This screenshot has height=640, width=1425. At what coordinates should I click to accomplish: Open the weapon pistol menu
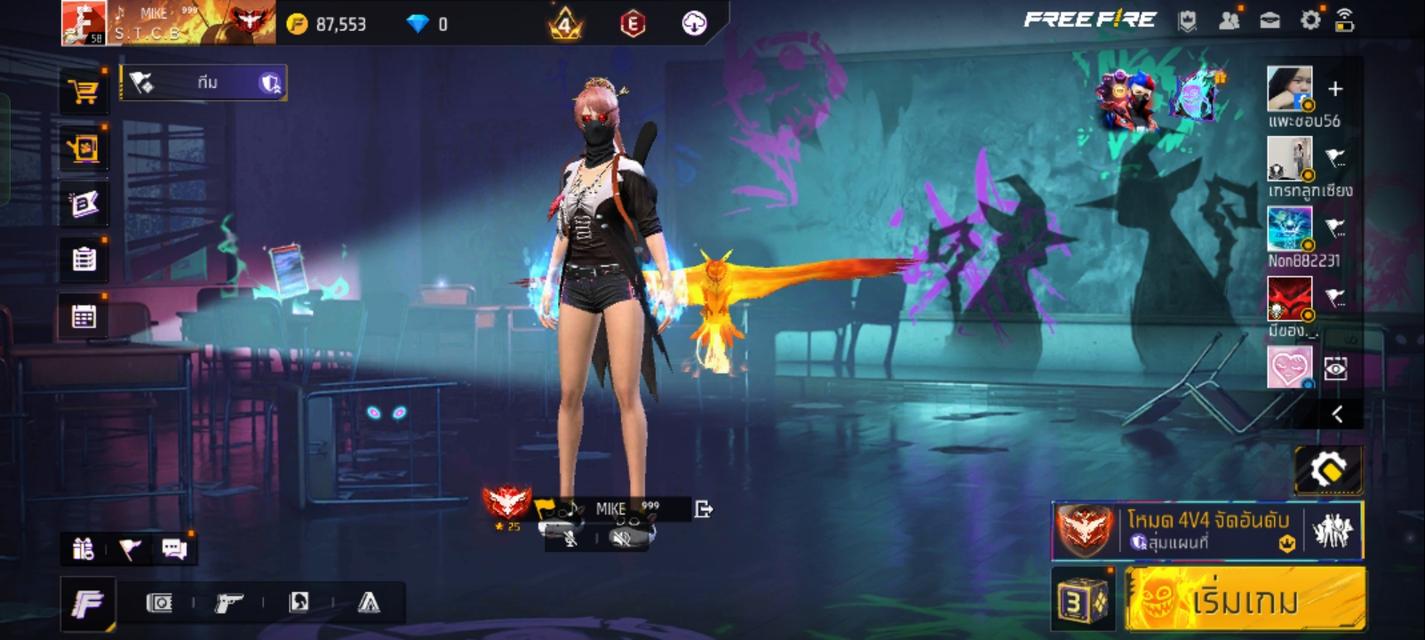pyautogui.click(x=229, y=602)
